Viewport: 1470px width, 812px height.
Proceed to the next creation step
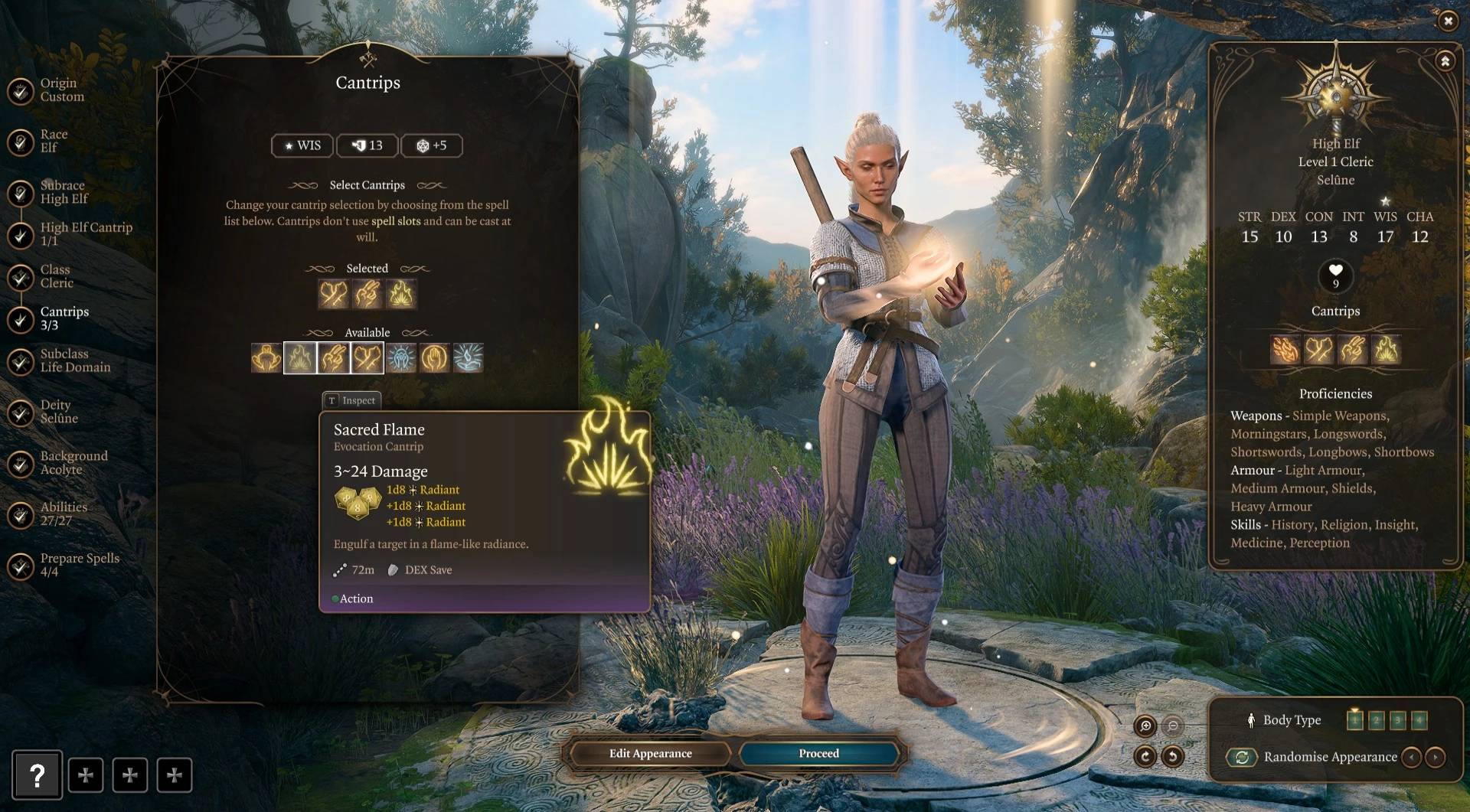(x=818, y=754)
